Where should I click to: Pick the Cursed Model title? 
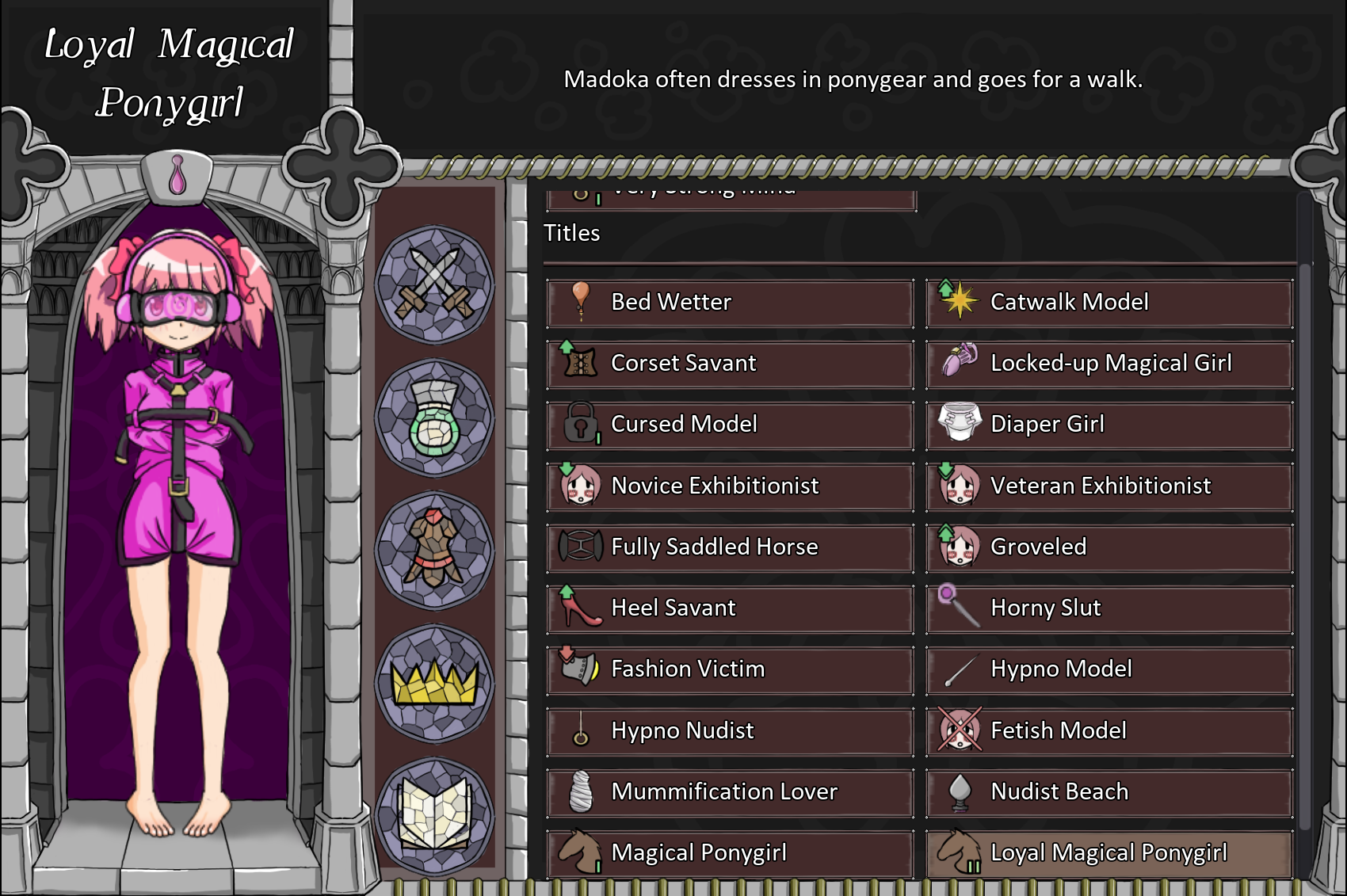[x=730, y=425]
